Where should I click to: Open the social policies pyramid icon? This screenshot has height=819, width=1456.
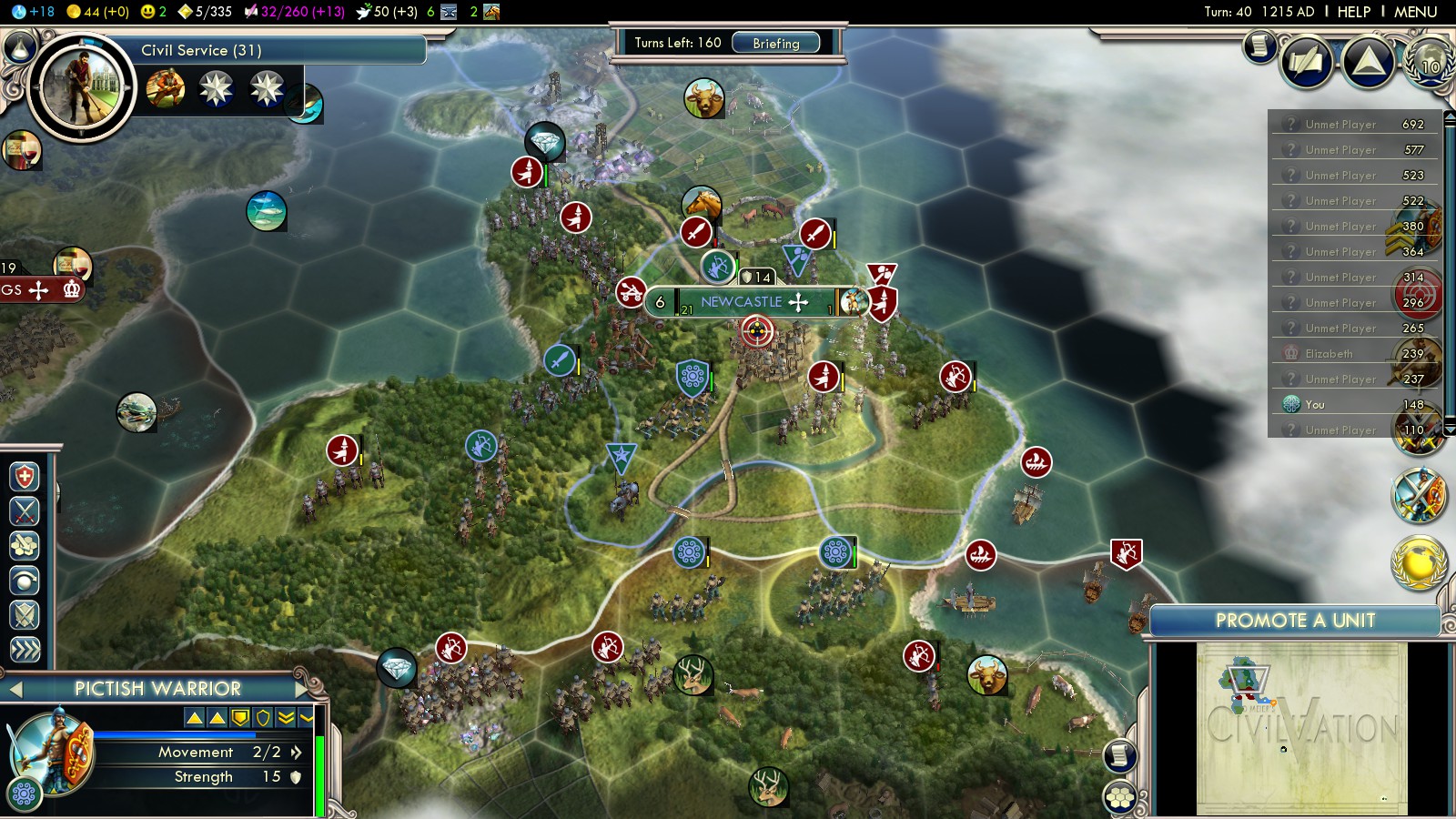[1368, 63]
